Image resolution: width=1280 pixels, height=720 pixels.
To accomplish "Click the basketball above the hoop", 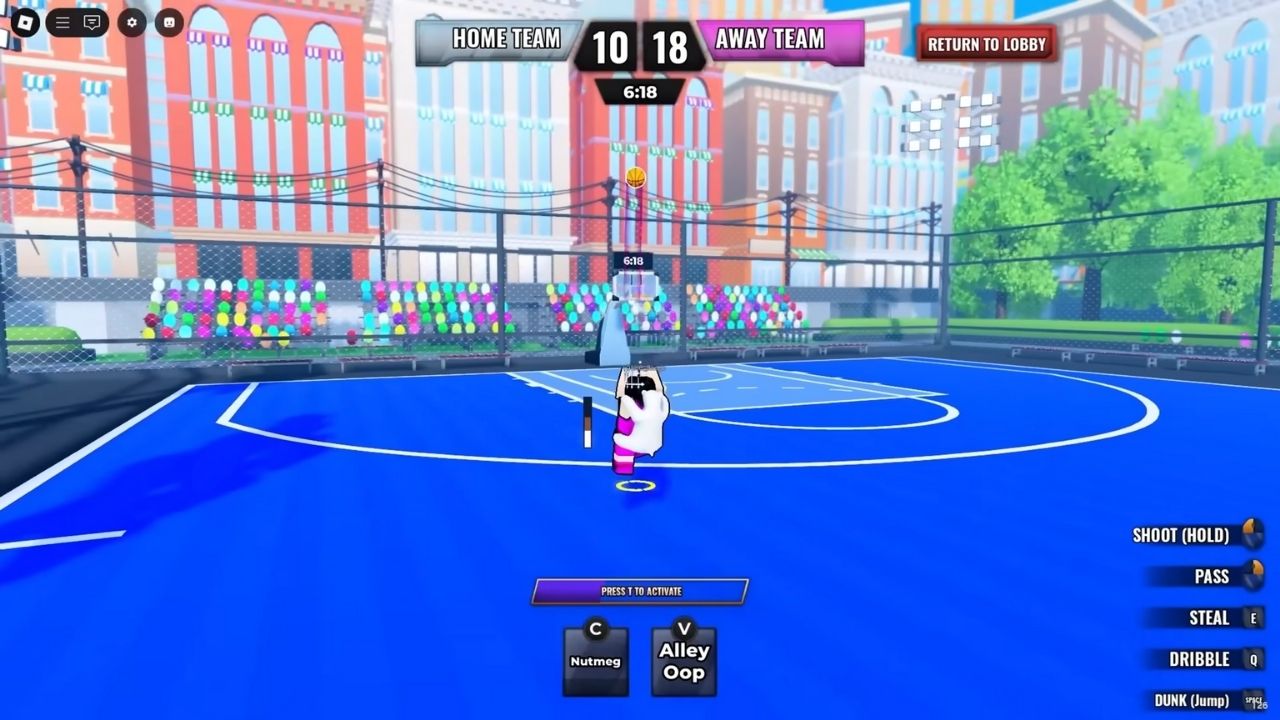I will (x=635, y=177).
